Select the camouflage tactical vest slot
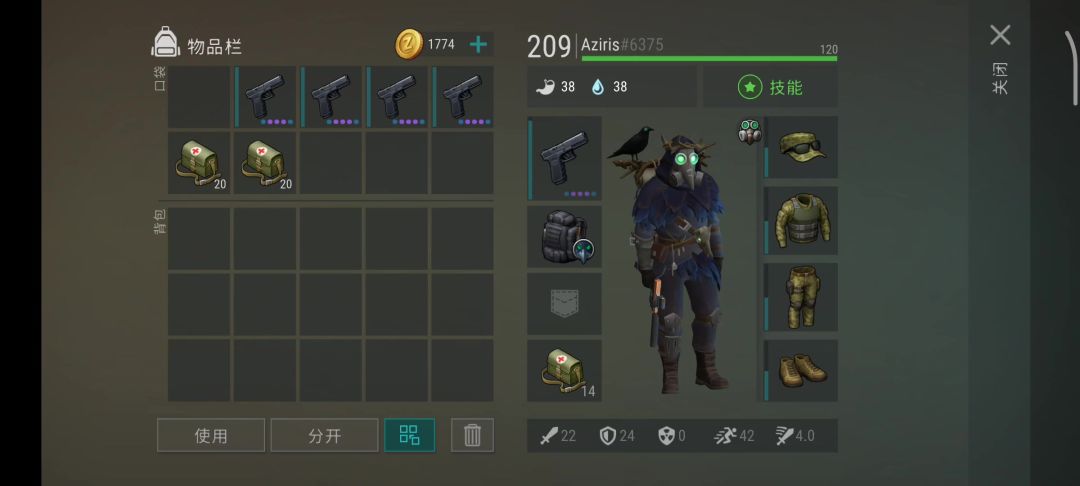This screenshot has height=486, width=1080. [801, 220]
